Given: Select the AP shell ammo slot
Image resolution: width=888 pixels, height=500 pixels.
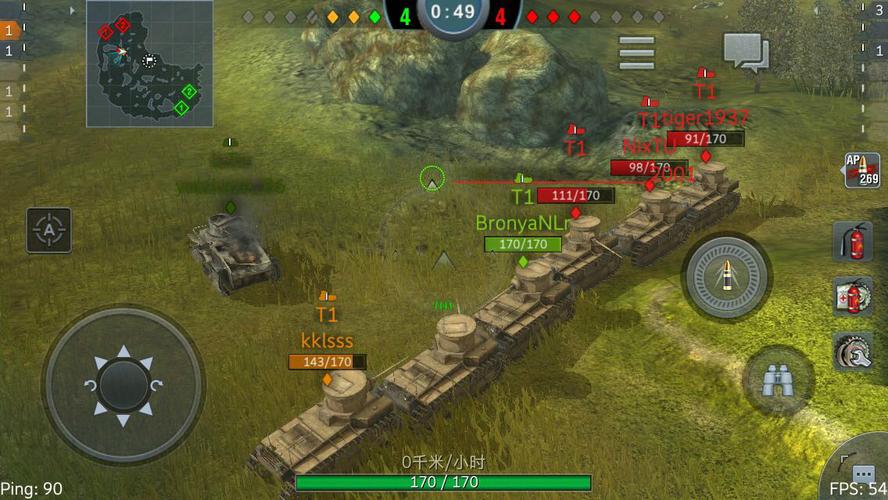Looking at the screenshot, I should click(x=861, y=170).
